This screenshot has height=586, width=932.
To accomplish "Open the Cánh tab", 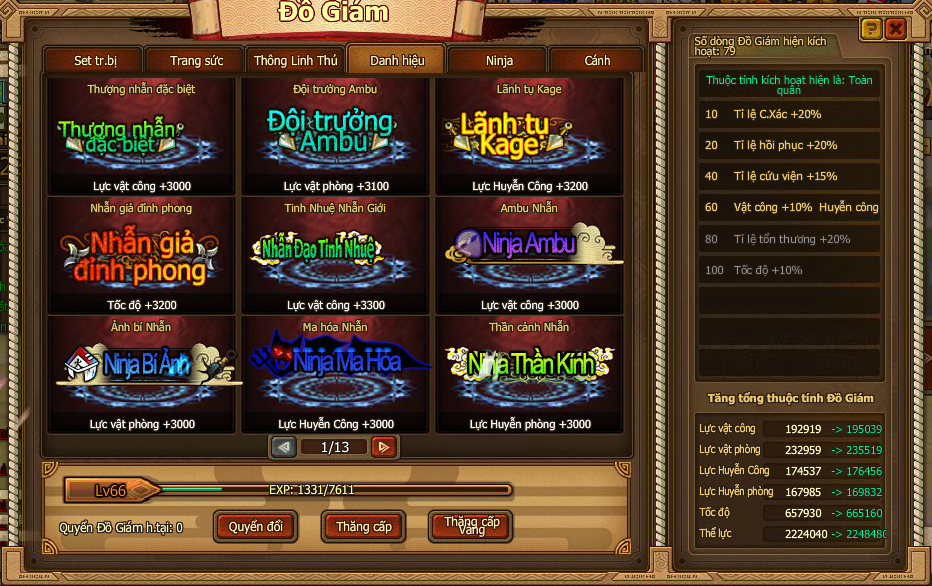I will coord(597,61).
